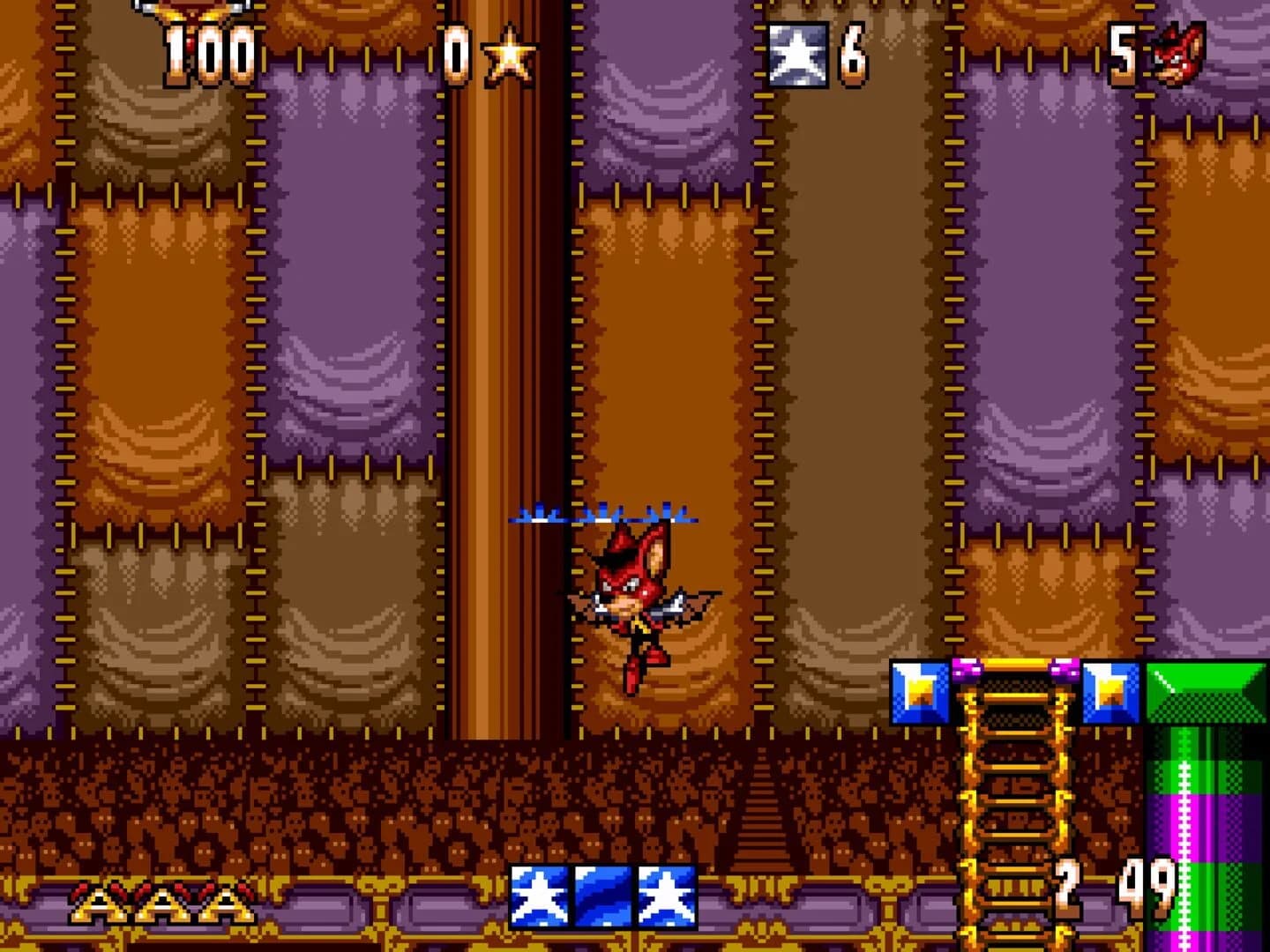Toggle the middle 'A' letter indicator
This screenshot has height=952, width=1270.
point(163,903)
